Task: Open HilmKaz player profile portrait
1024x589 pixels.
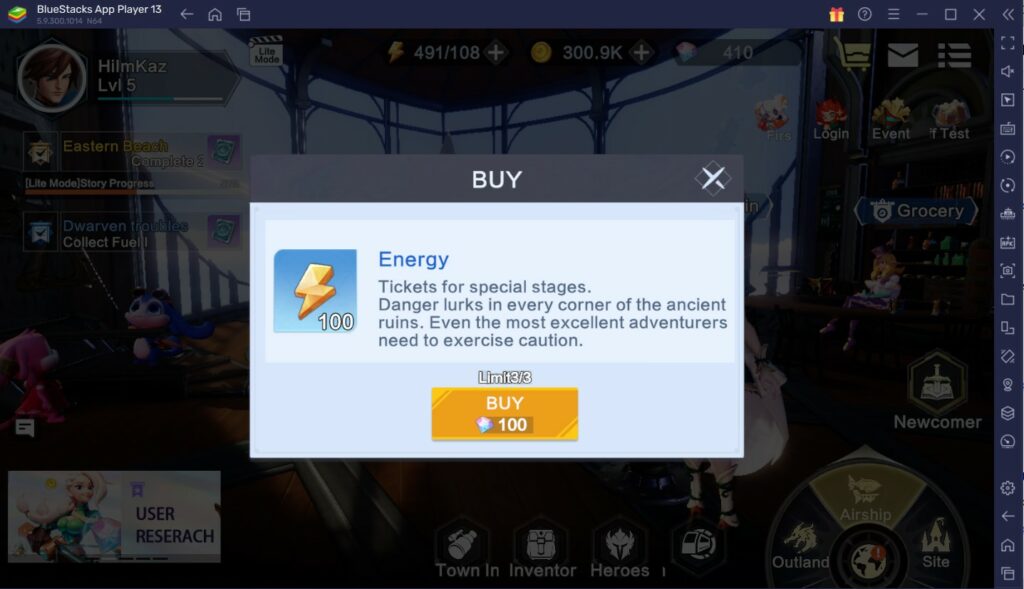Action: (50, 76)
